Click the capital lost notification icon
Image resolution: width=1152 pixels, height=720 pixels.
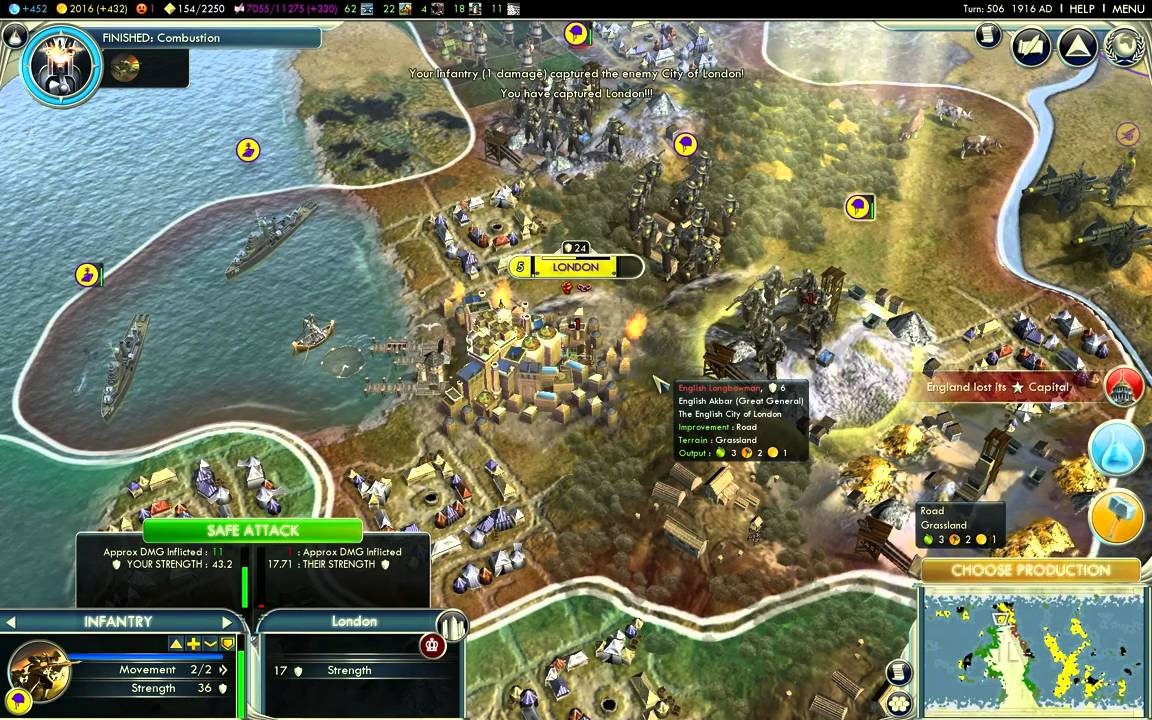click(1124, 387)
